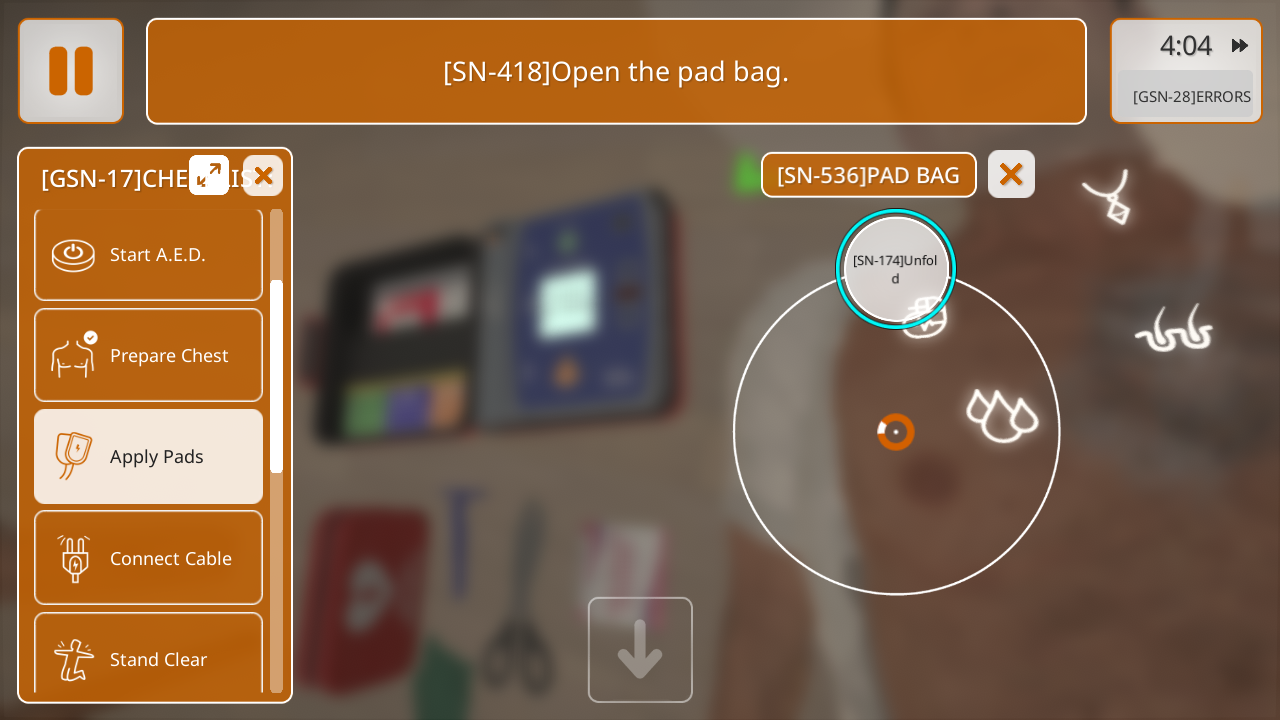The image size is (1280, 720).
Task: Open the Errors panel
Action: [1190, 96]
